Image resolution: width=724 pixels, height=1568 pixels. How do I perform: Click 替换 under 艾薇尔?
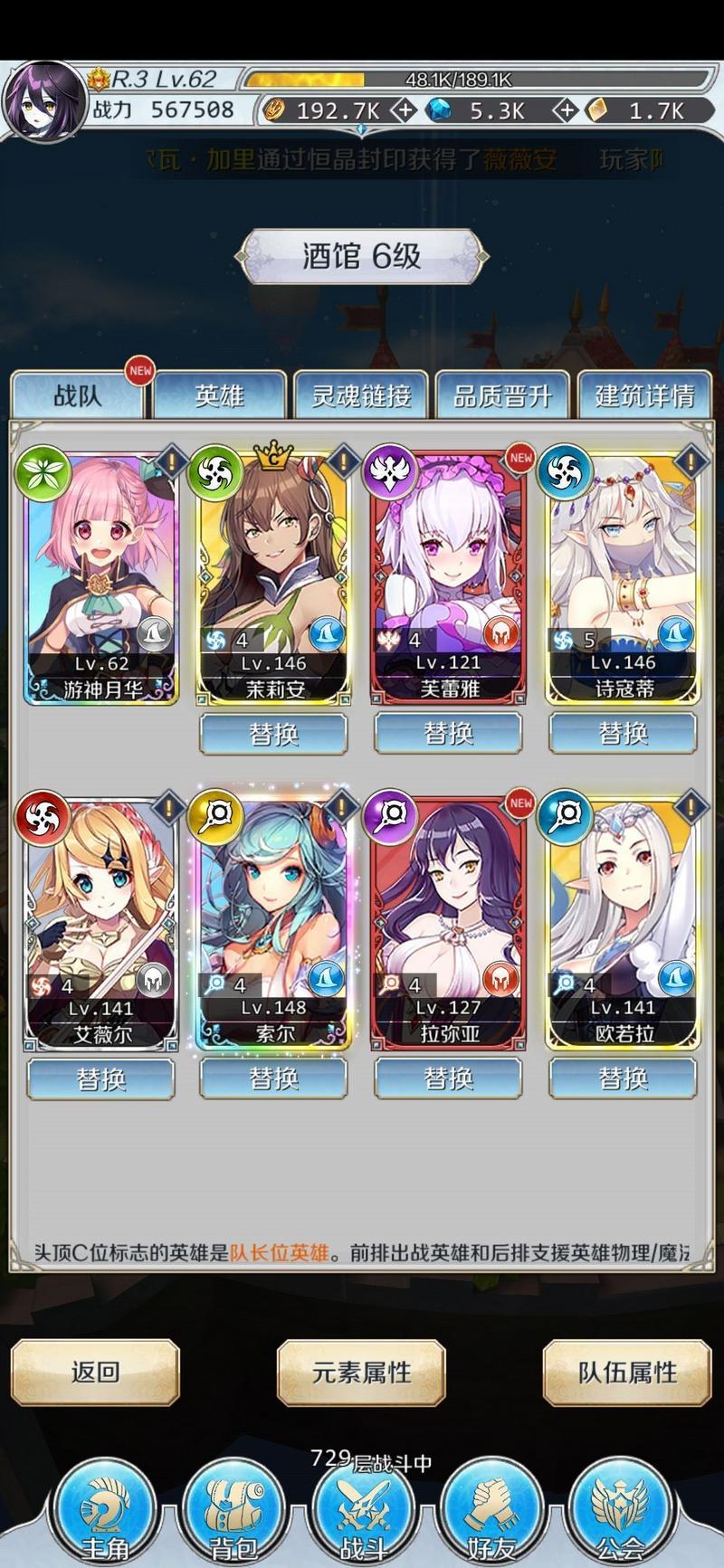(100, 1079)
